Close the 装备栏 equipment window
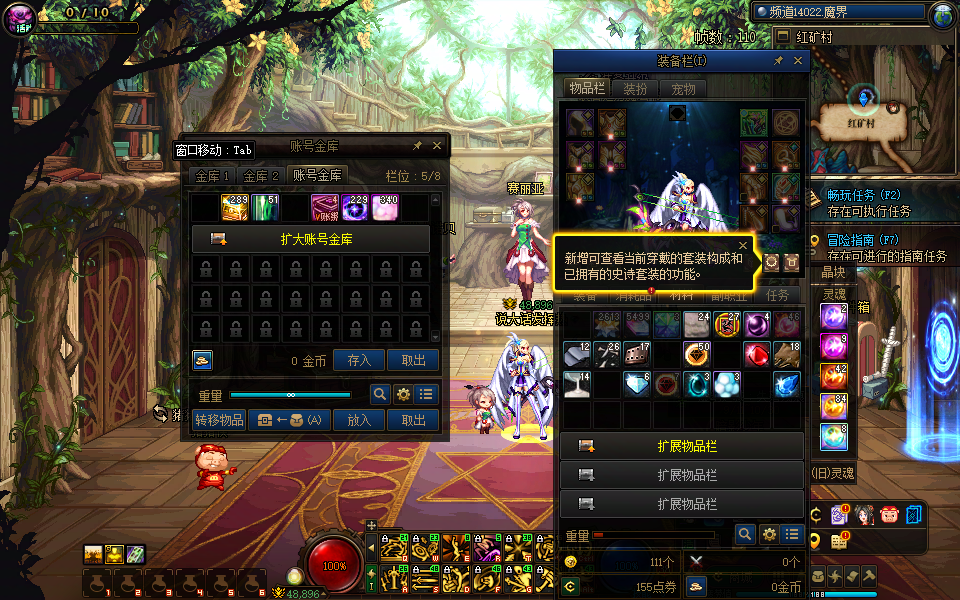The width and height of the screenshot is (960, 600). [798, 61]
